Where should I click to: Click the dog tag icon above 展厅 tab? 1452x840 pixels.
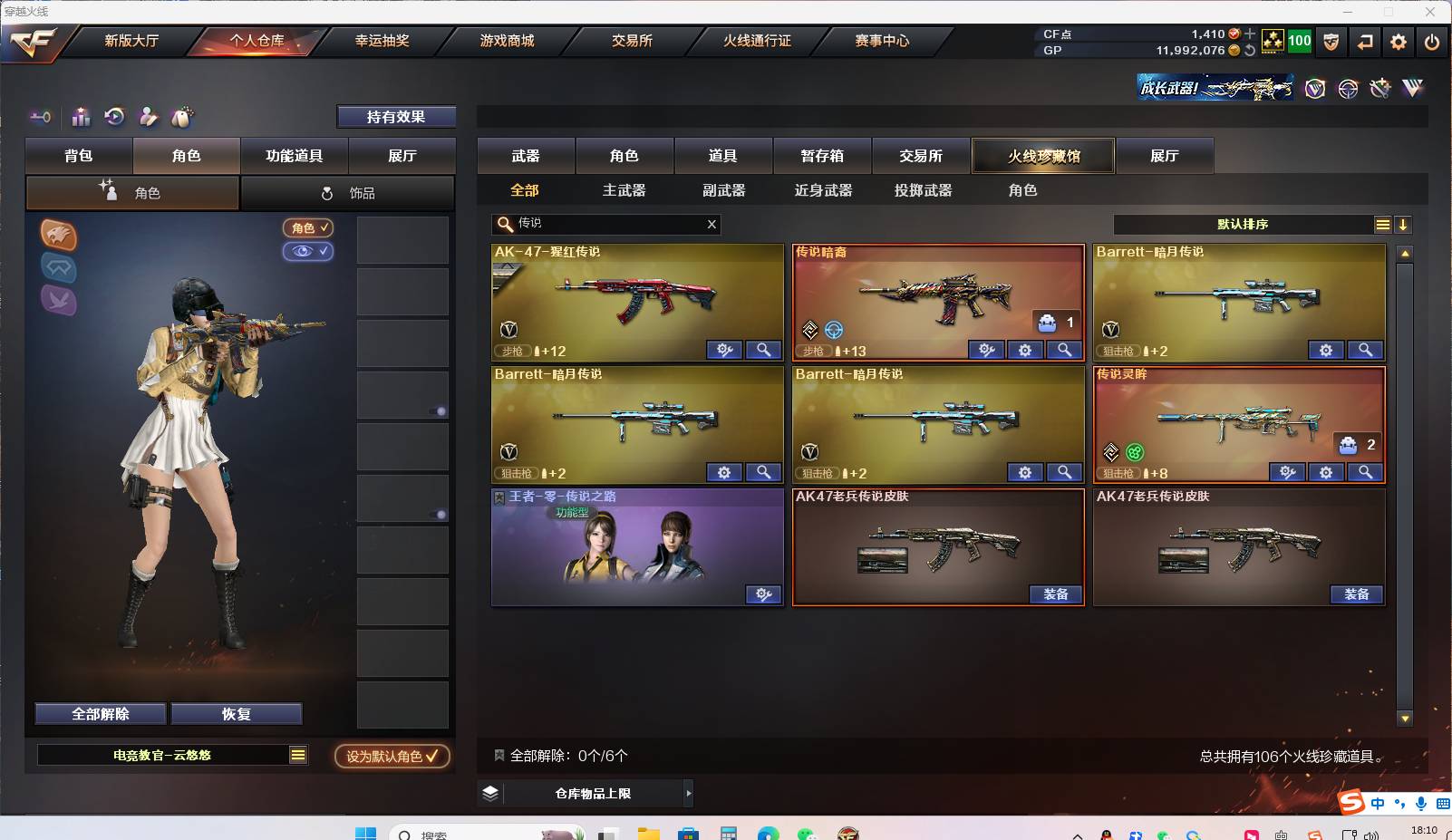click(181, 116)
